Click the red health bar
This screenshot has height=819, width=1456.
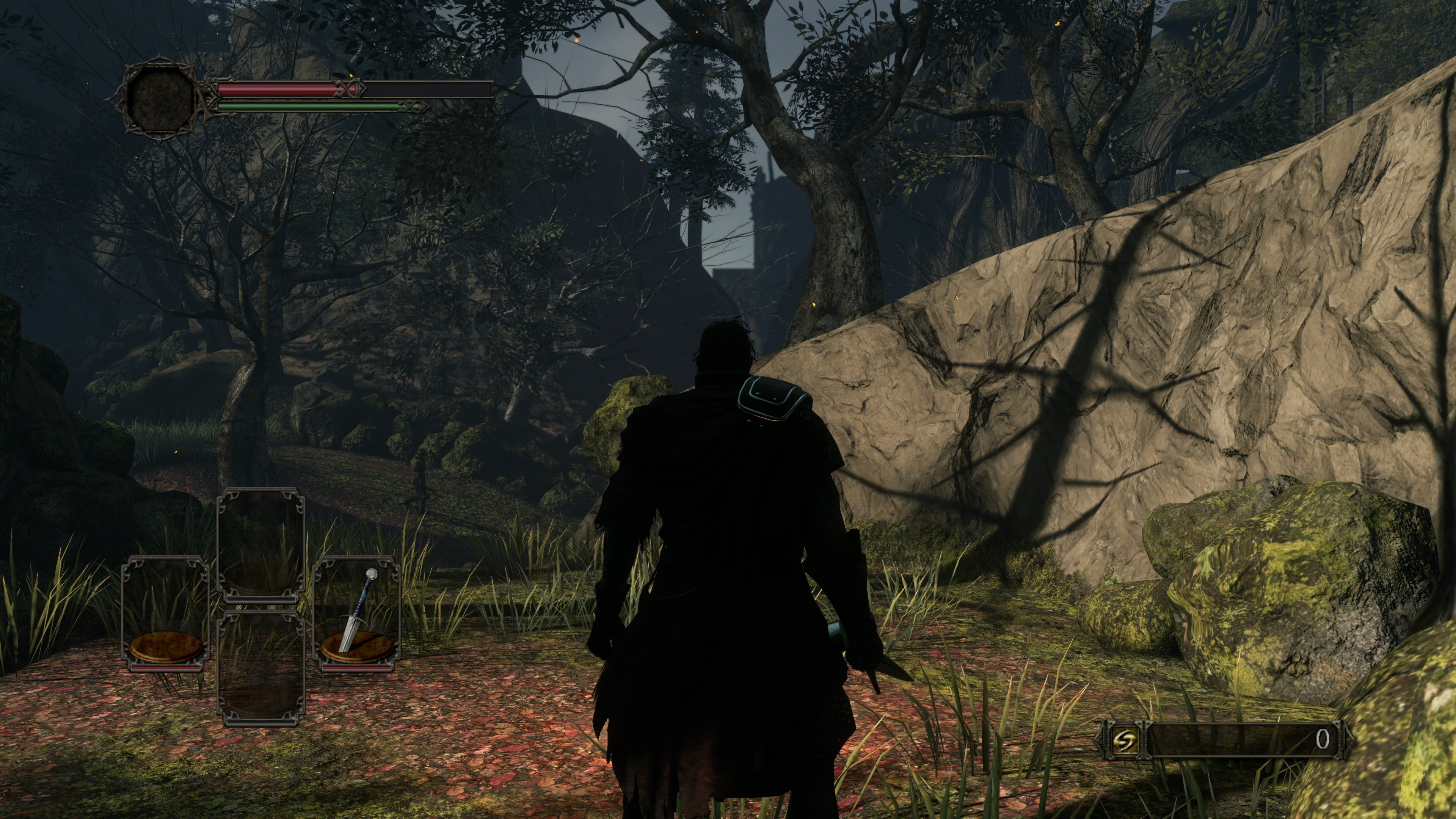277,89
